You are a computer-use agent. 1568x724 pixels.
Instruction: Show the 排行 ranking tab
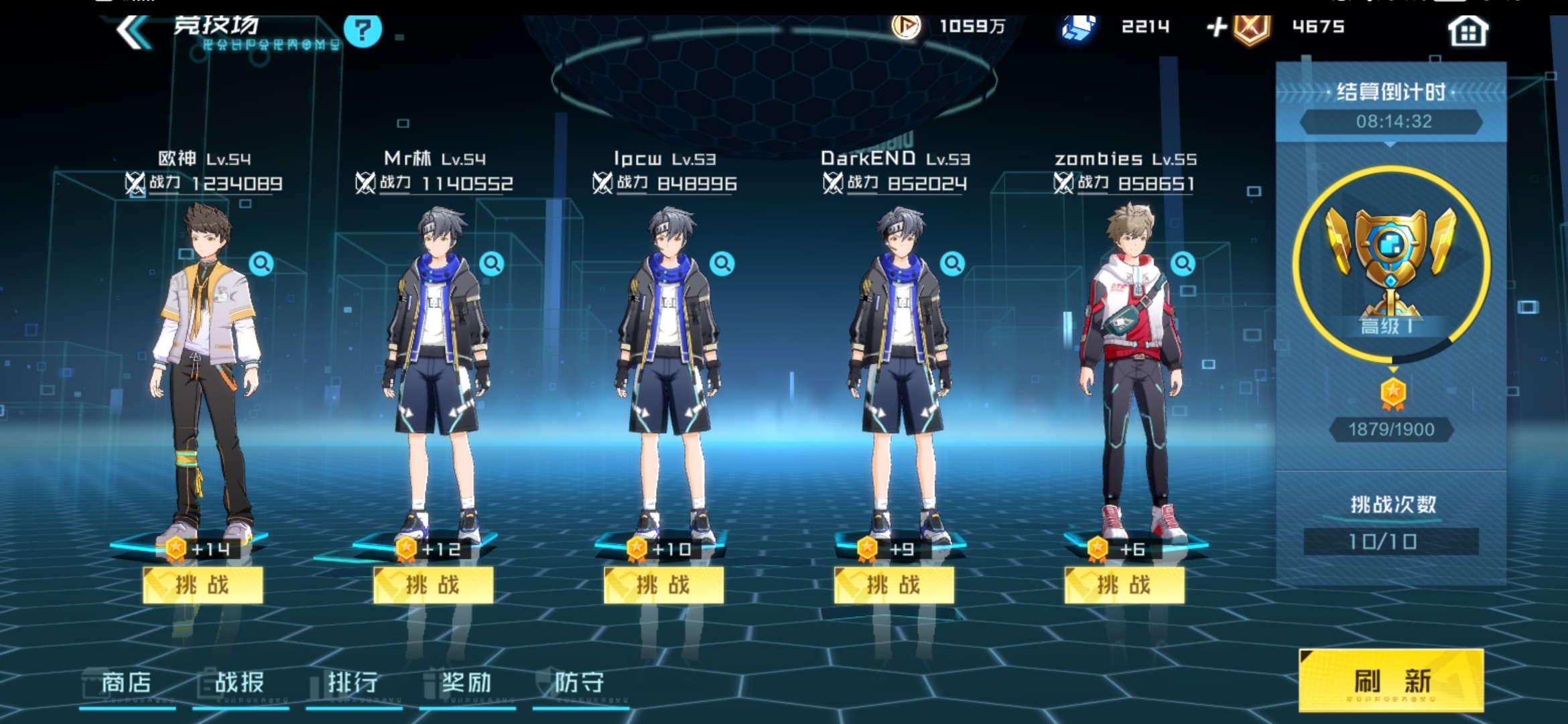pos(353,683)
